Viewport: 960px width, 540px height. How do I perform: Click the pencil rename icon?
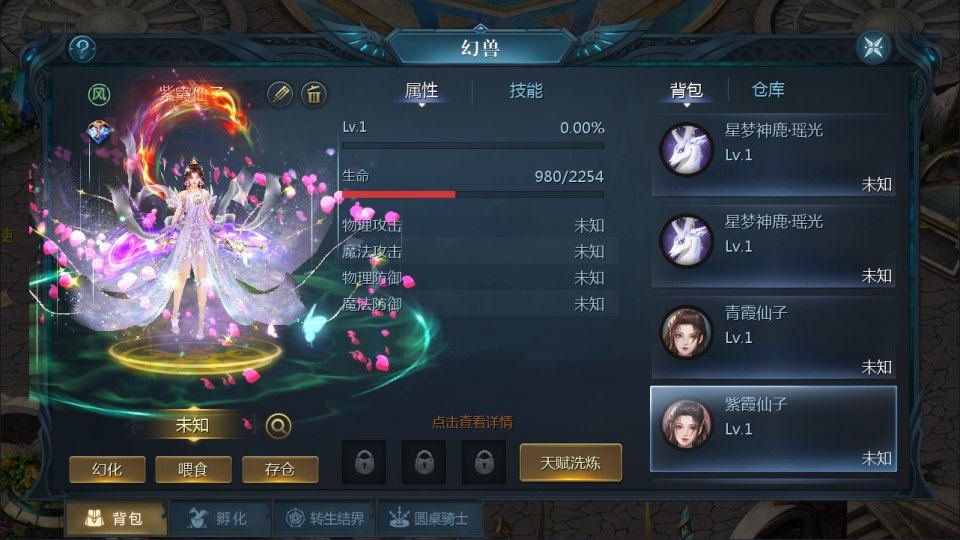(x=280, y=94)
